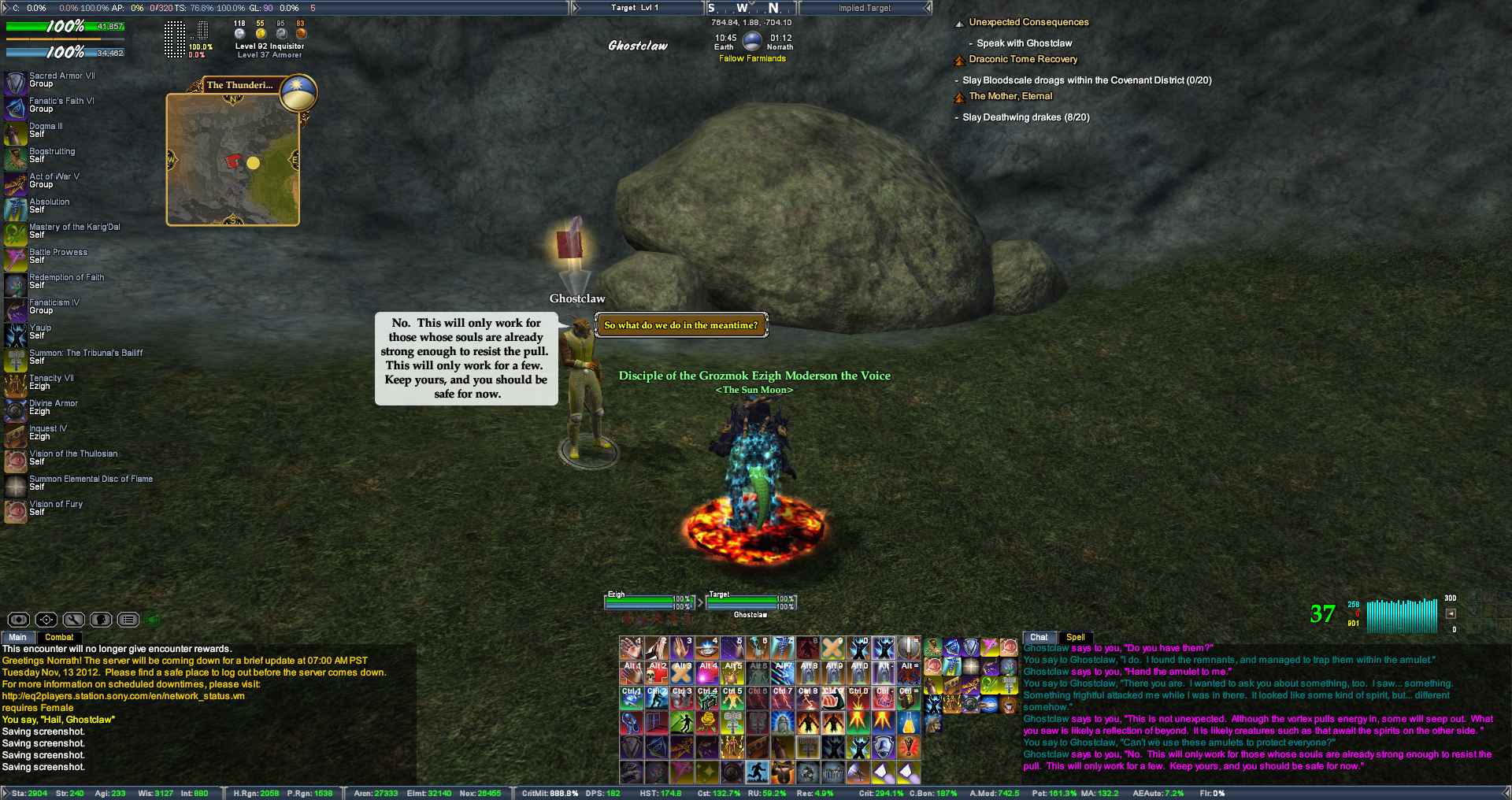Activate the yellow rose hotbar icon
1512x800 pixels.
click(x=707, y=721)
